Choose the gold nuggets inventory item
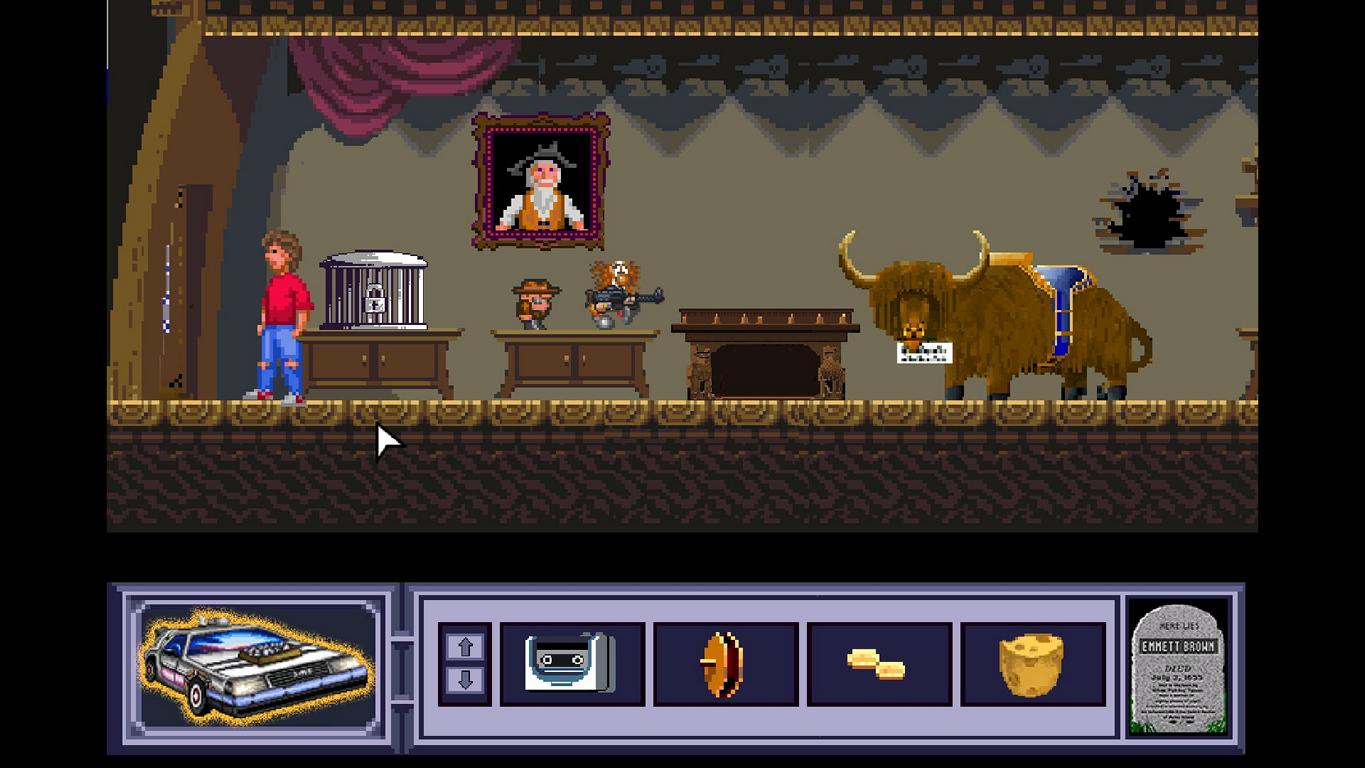 [878, 664]
